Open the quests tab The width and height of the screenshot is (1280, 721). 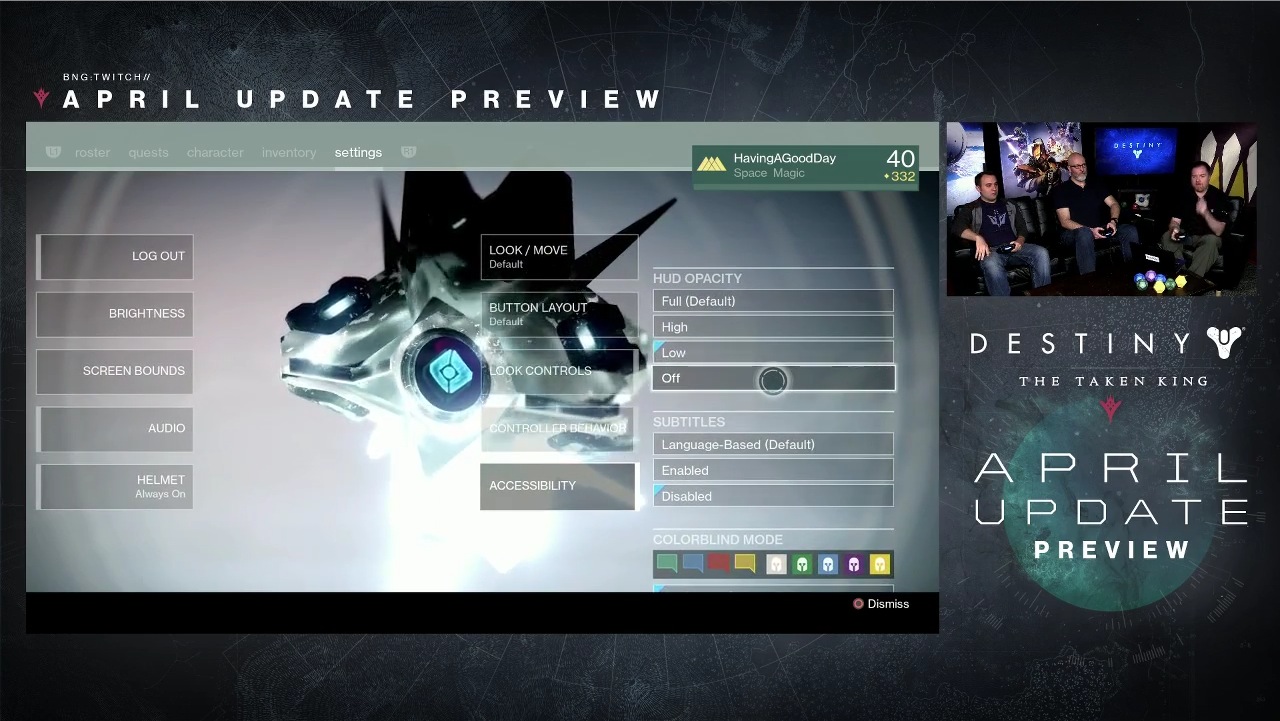[x=148, y=153]
